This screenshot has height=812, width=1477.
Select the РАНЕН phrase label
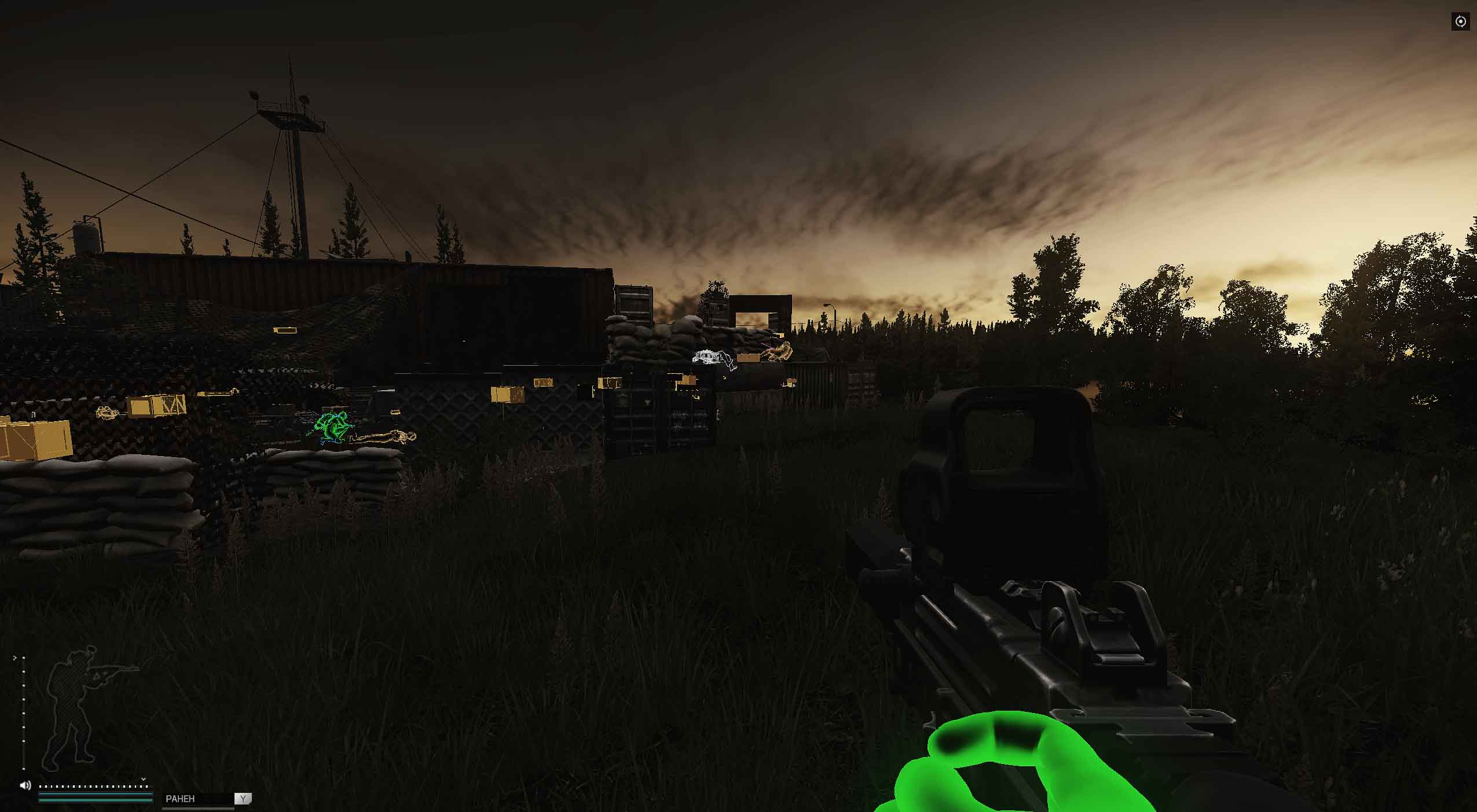tap(181, 799)
